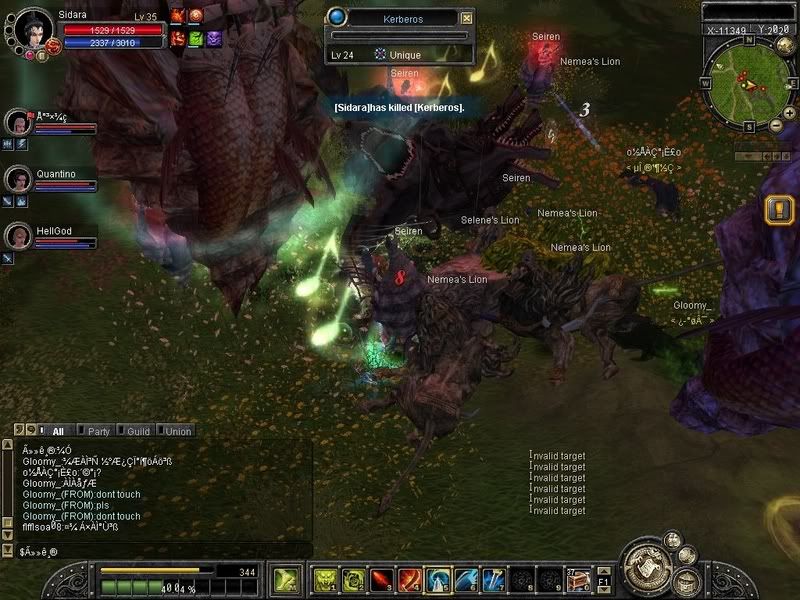Select party member Quantino's portrait
The height and width of the screenshot is (600, 800).
[x=18, y=179]
